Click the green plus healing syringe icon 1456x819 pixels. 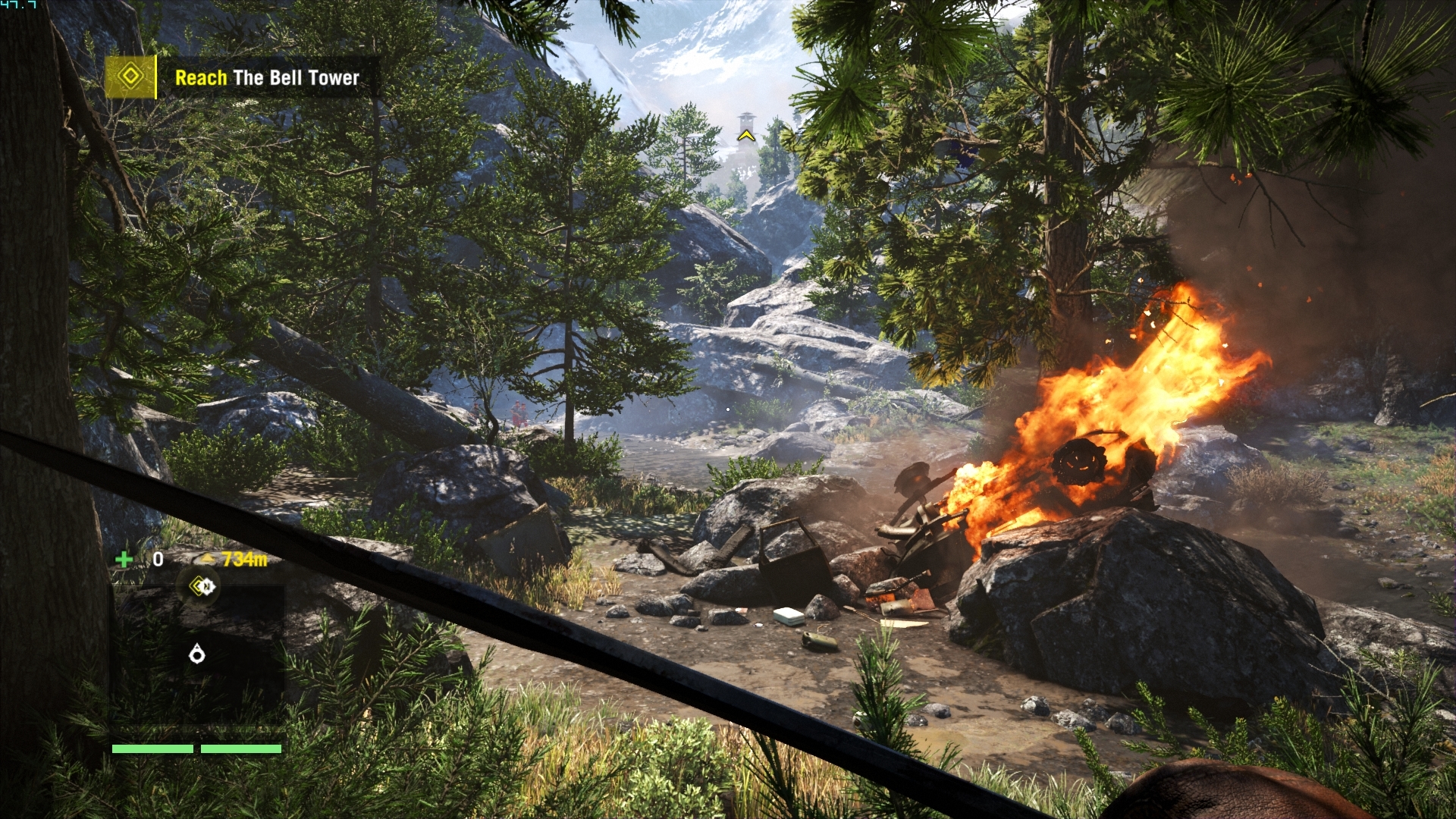(124, 560)
